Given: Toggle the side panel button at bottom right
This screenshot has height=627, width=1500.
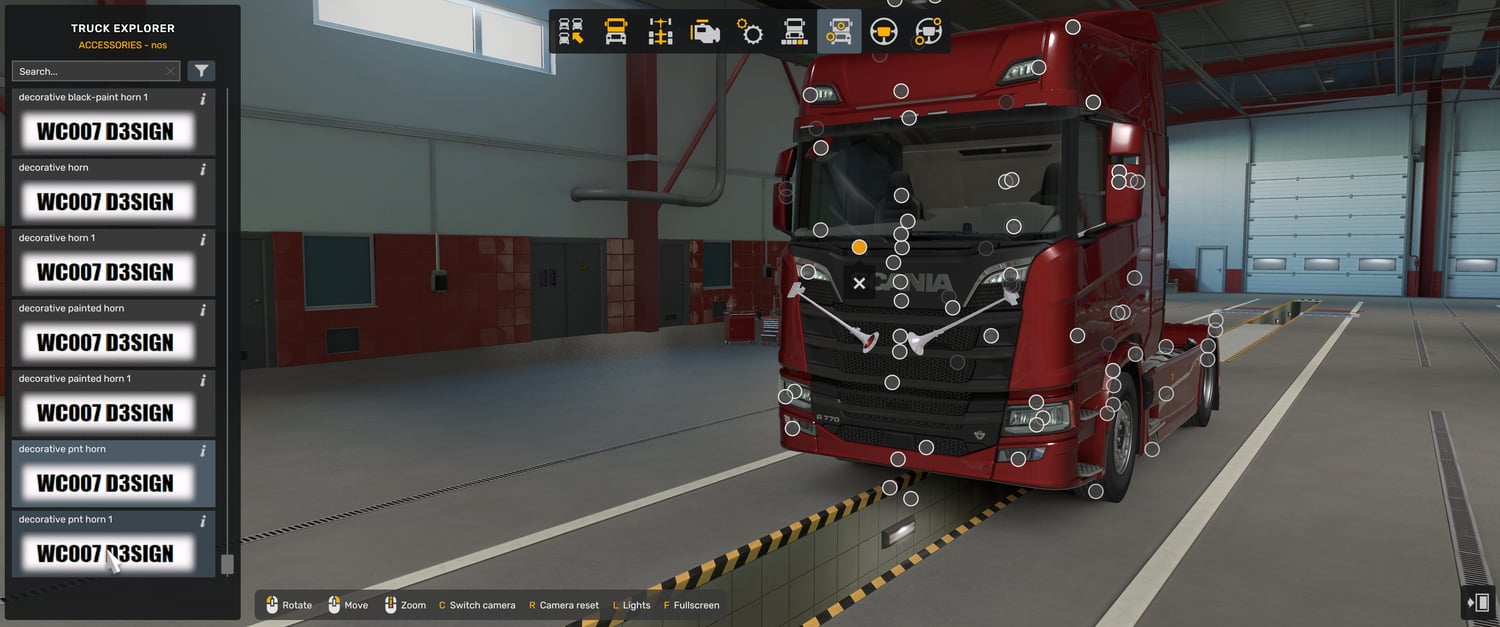Looking at the screenshot, I should click(x=1477, y=603).
